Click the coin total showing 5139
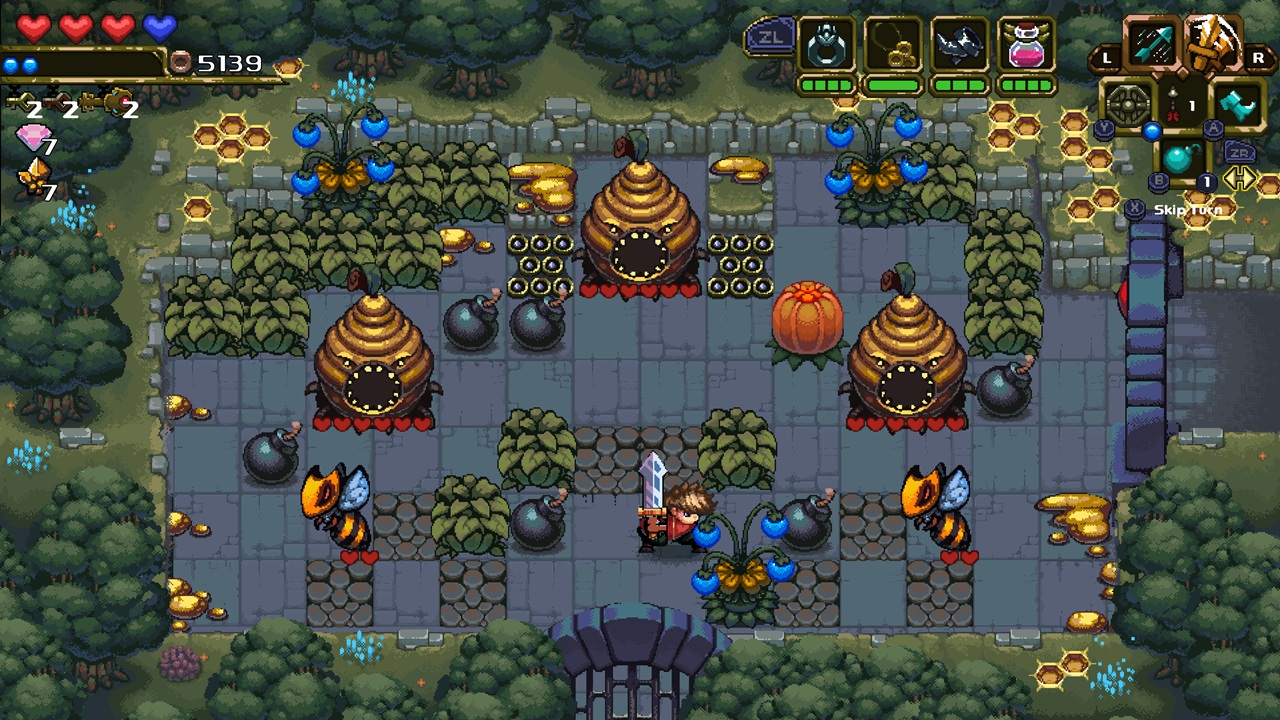1280x720 pixels. [x=229, y=61]
